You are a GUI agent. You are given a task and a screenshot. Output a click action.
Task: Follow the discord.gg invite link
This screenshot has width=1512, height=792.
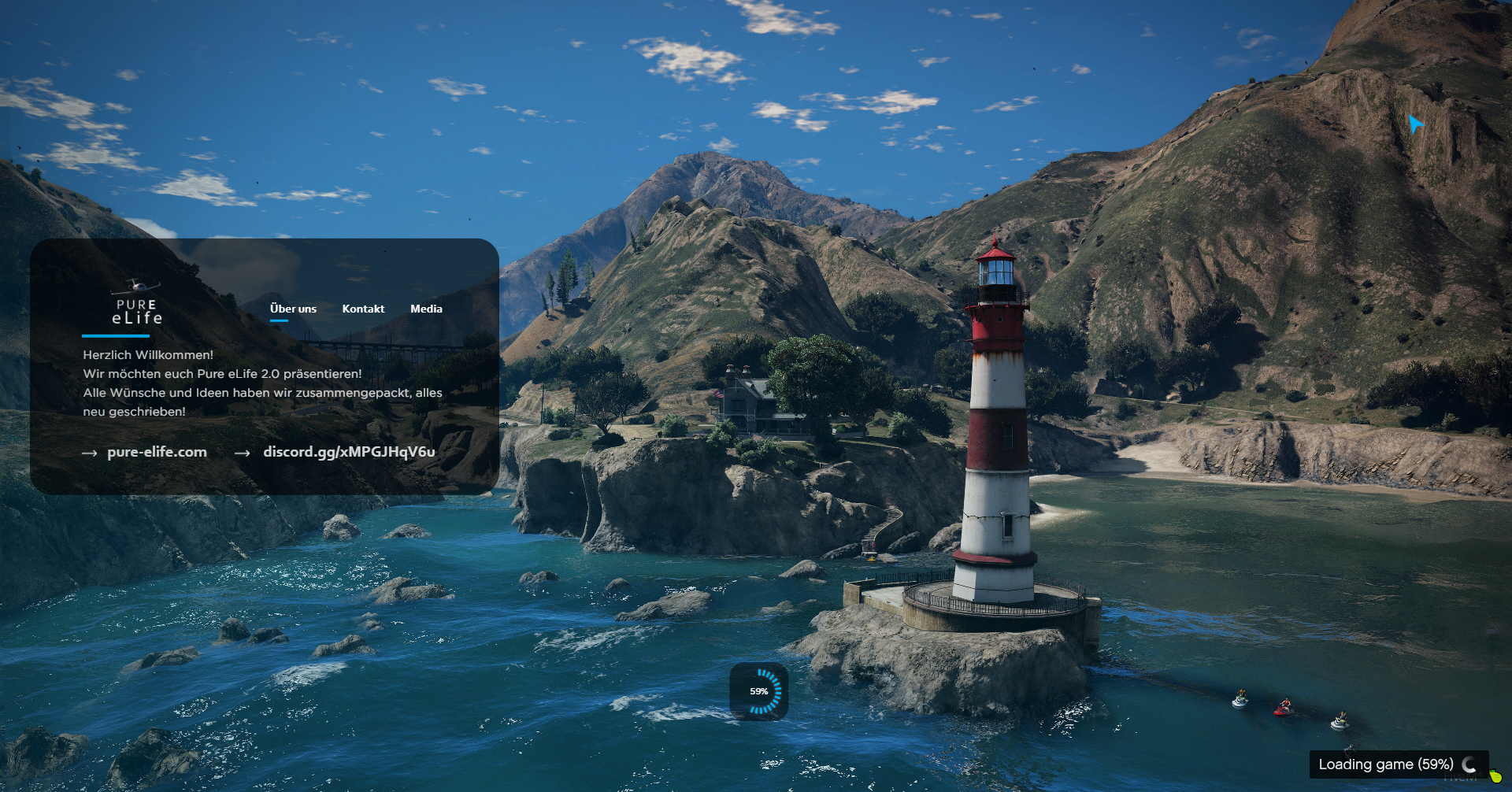[x=349, y=452]
